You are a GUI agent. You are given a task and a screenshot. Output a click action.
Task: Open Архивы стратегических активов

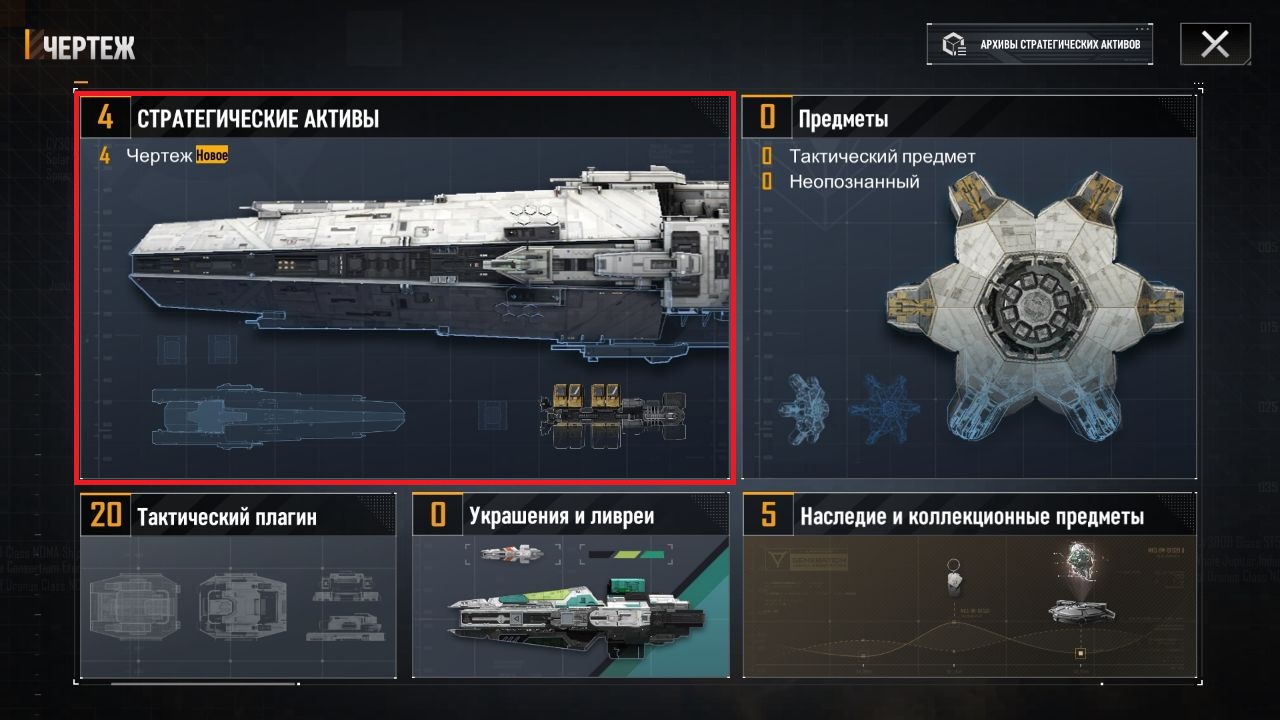1039,45
